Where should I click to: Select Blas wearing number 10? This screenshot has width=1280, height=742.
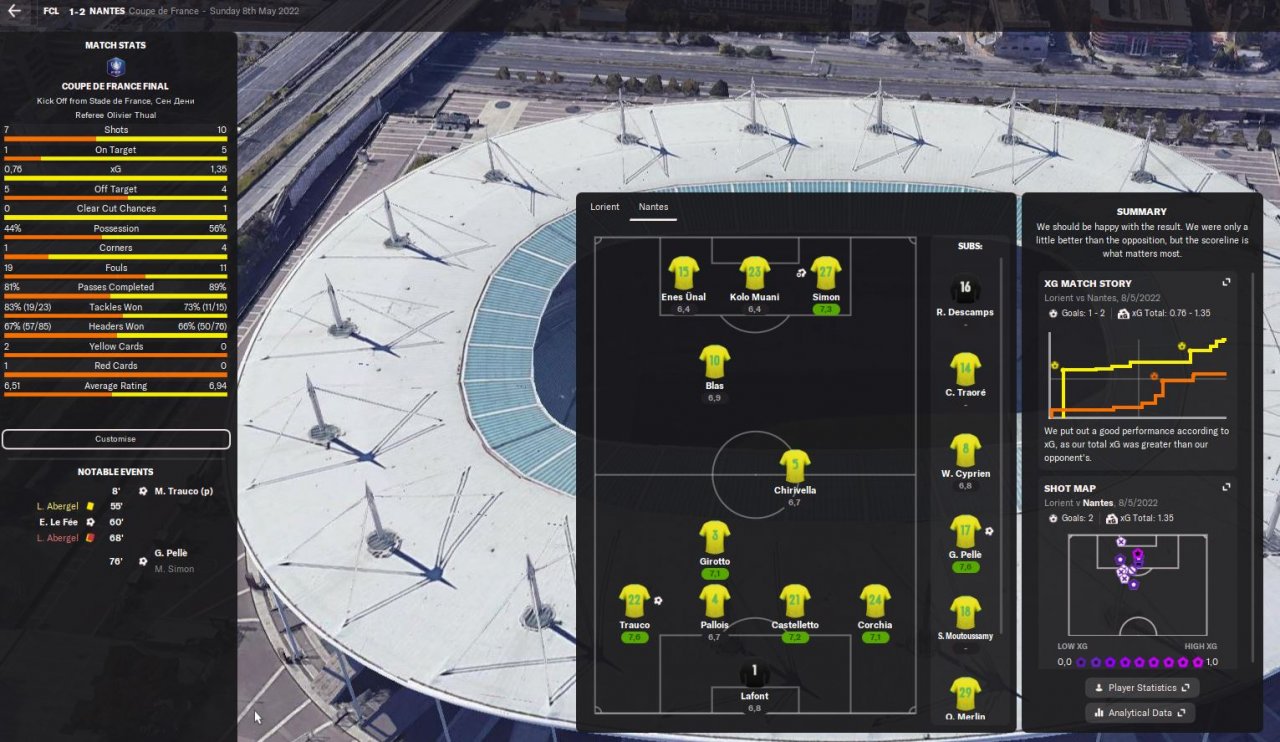point(714,362)
